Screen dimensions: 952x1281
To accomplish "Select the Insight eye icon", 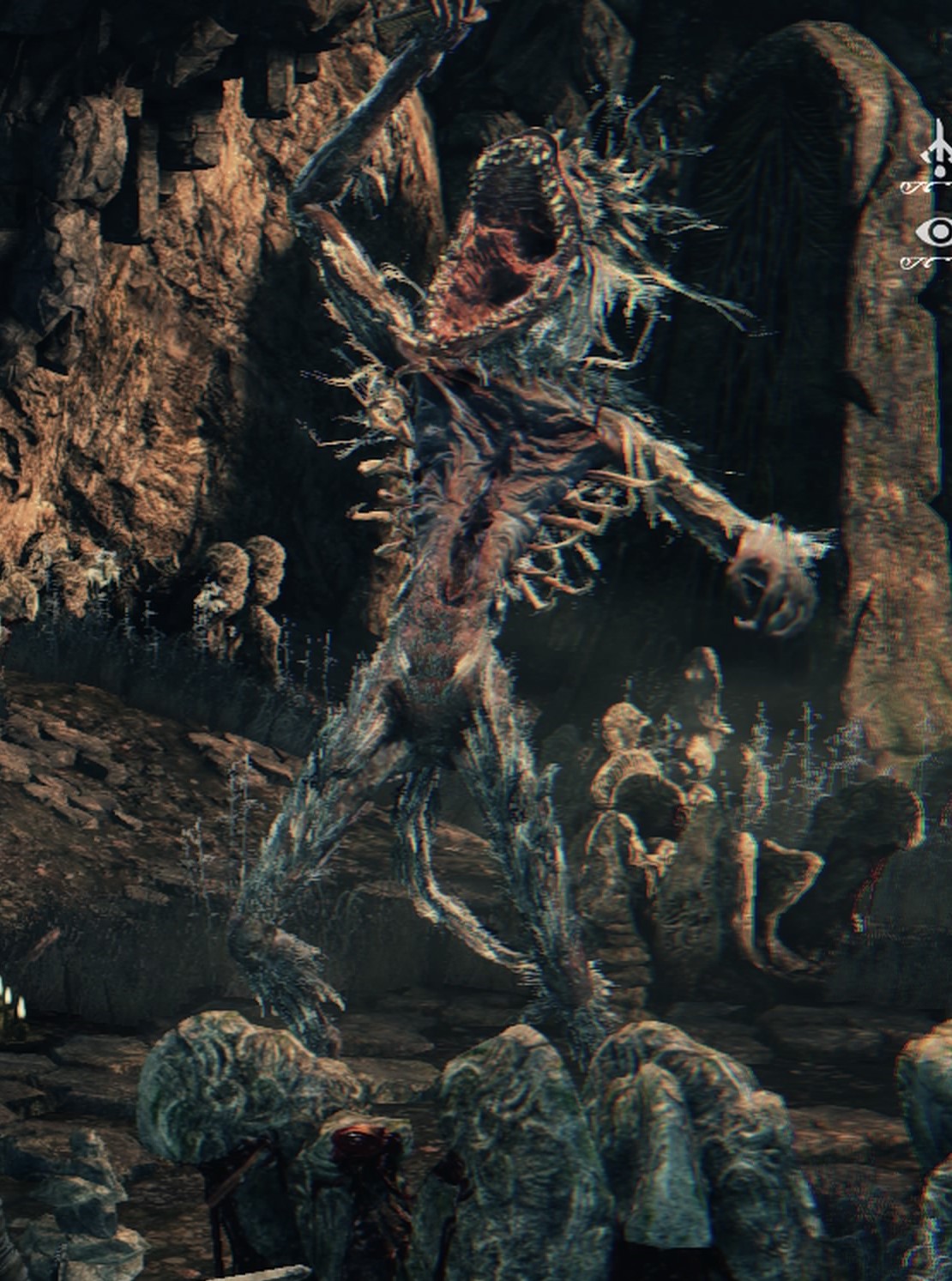I will coord(937,231).
